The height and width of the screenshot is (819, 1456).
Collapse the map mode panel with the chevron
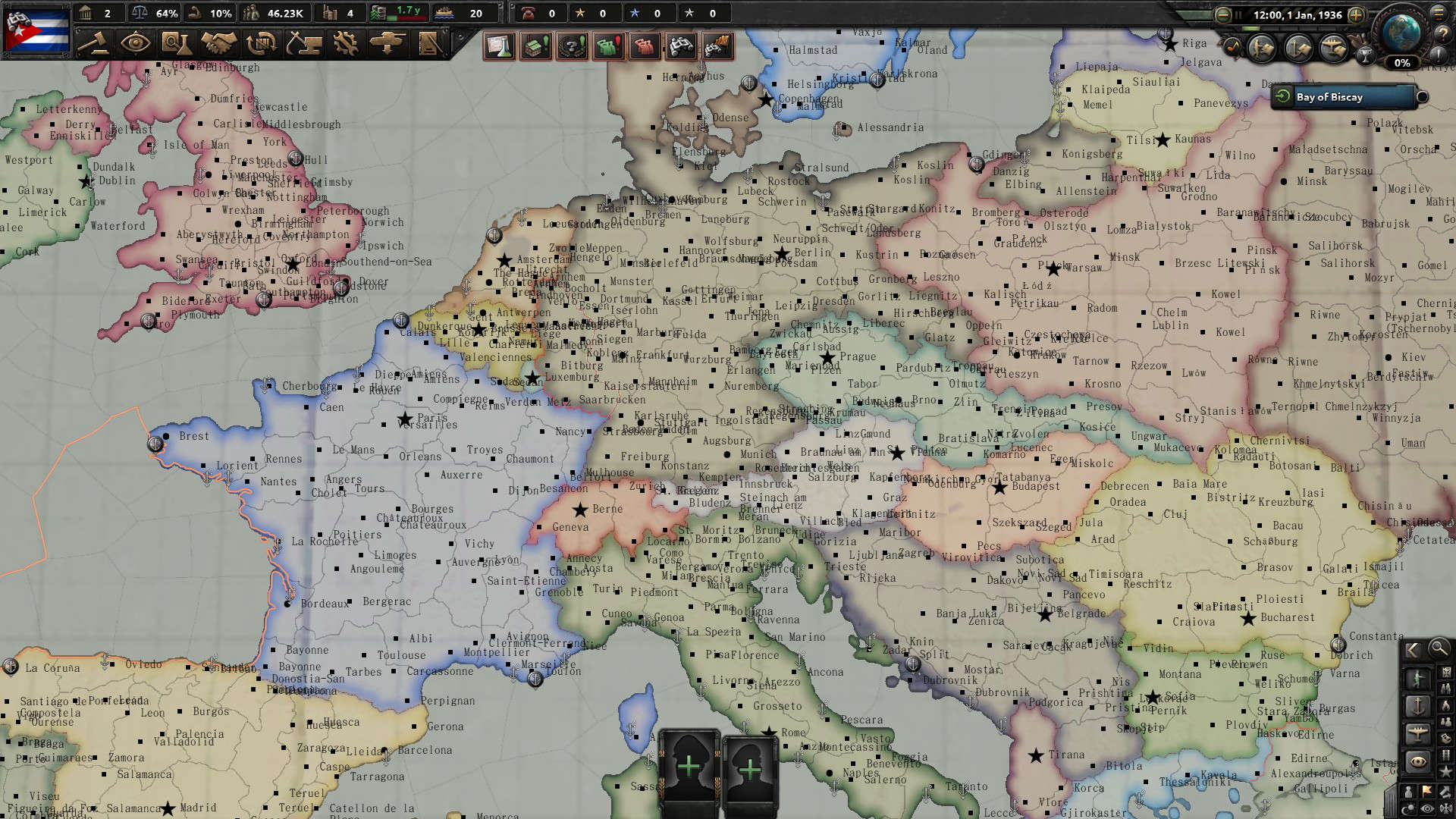1411,650
